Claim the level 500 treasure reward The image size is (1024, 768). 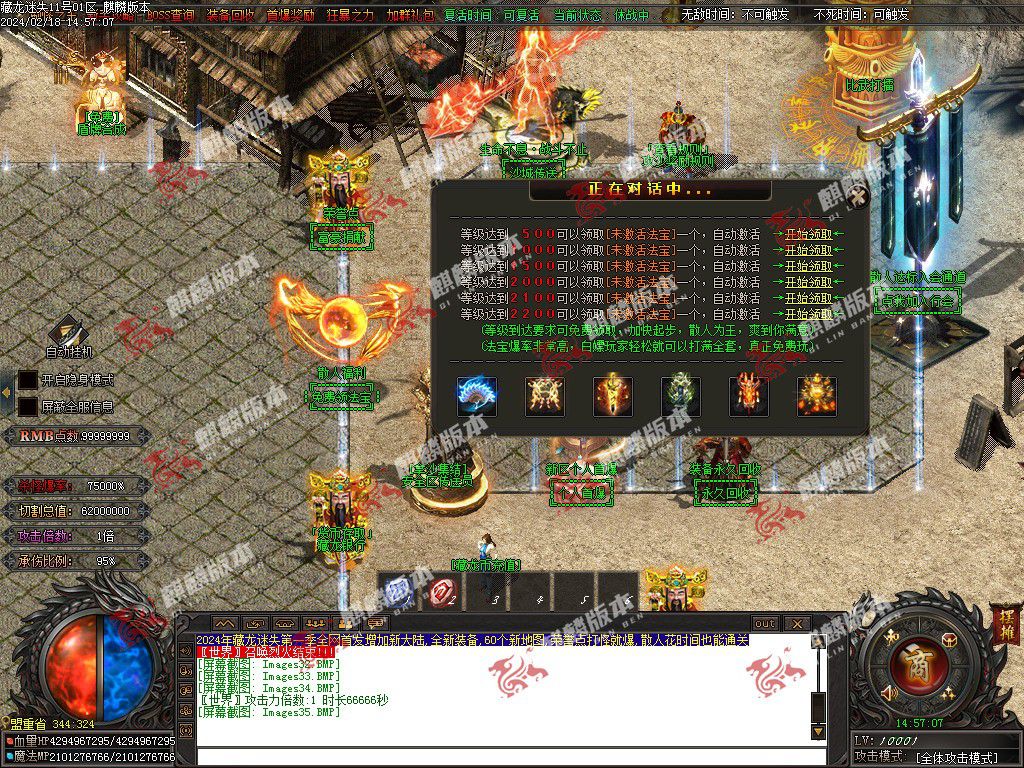pyautogui.click(x=808, y=234)
